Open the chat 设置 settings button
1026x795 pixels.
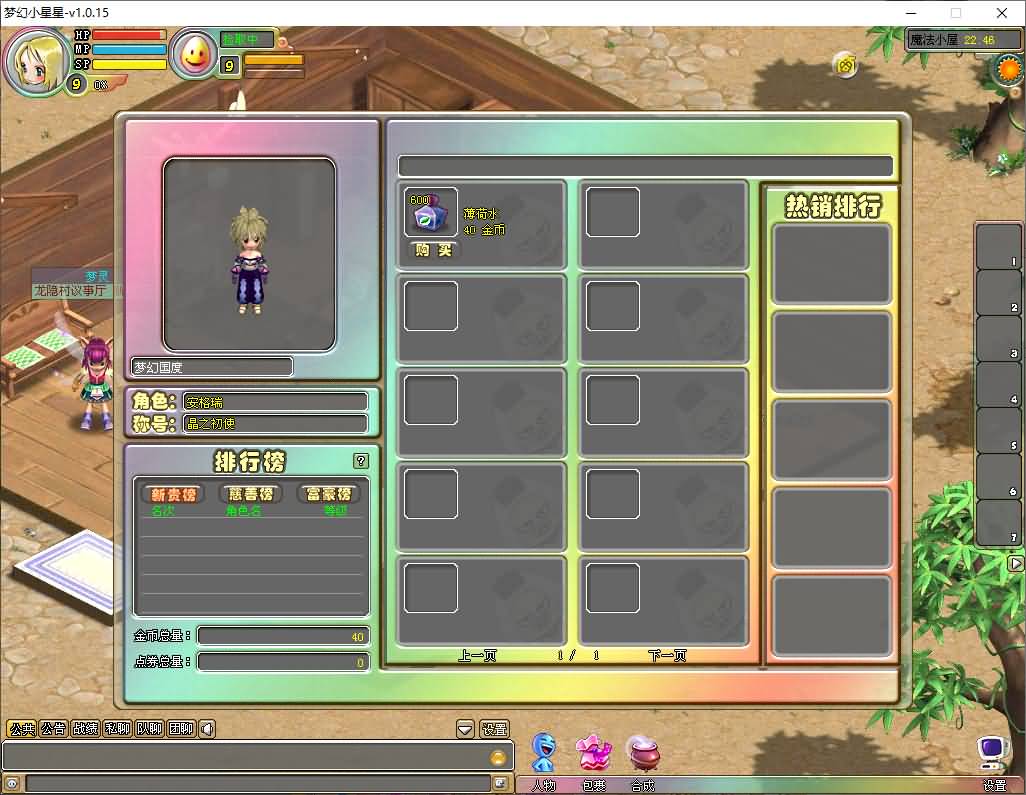(494, 729)
